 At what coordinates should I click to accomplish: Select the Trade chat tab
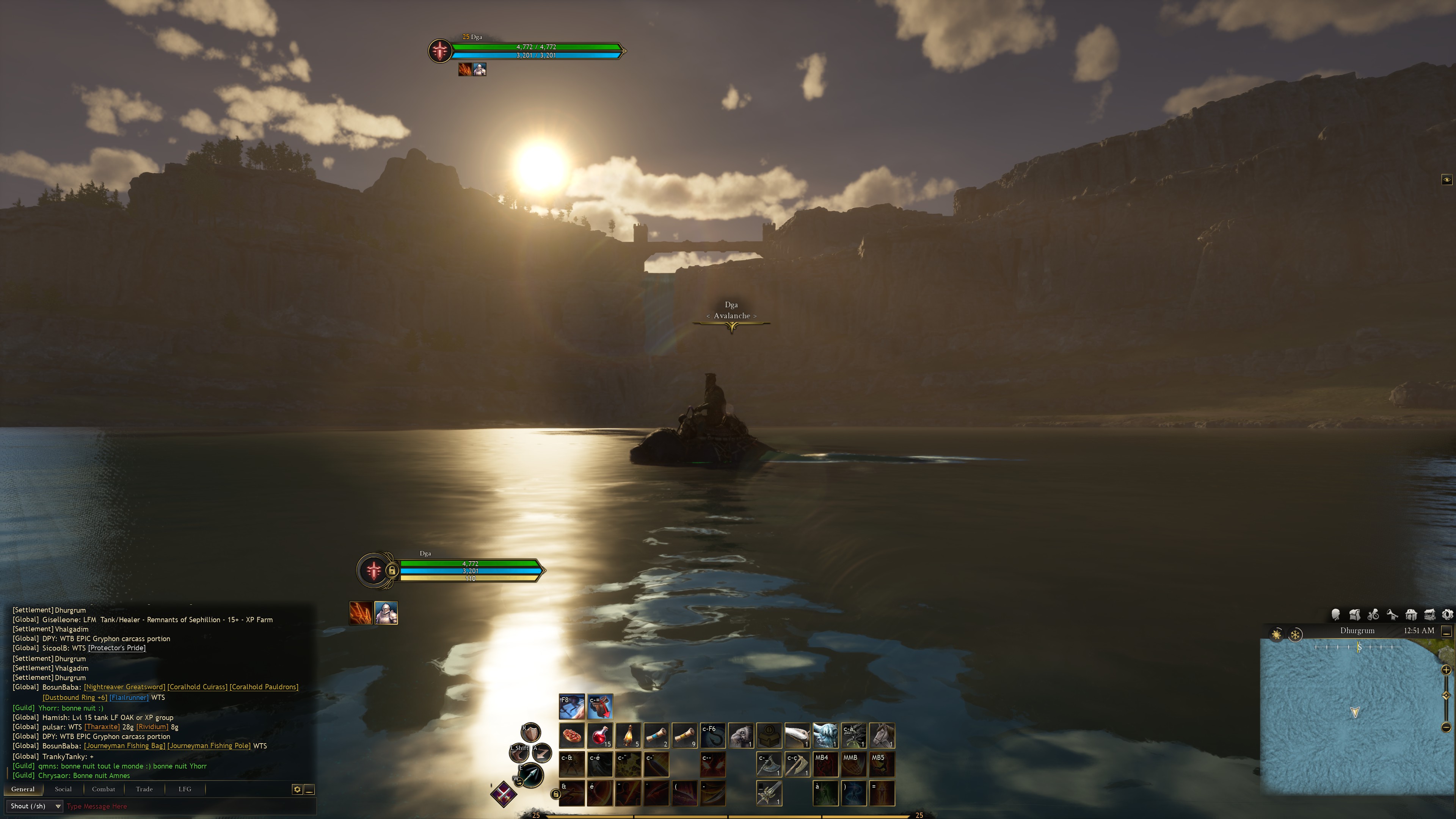(x=144, y=789)
